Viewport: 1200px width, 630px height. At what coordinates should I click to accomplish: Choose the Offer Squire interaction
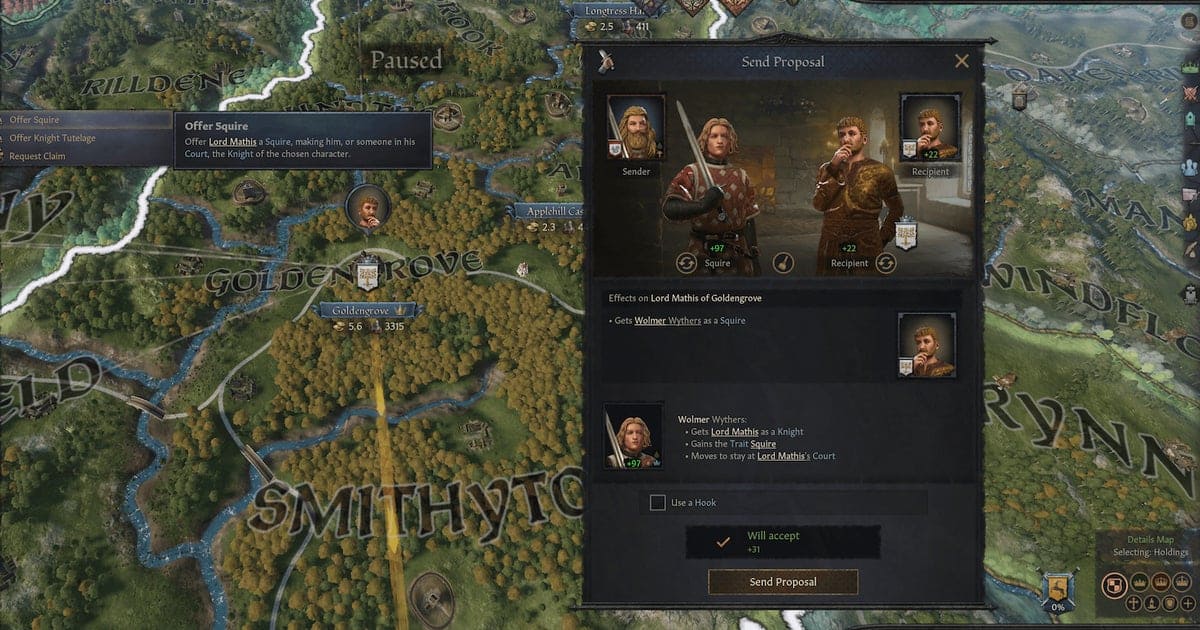tap(35, 120)
